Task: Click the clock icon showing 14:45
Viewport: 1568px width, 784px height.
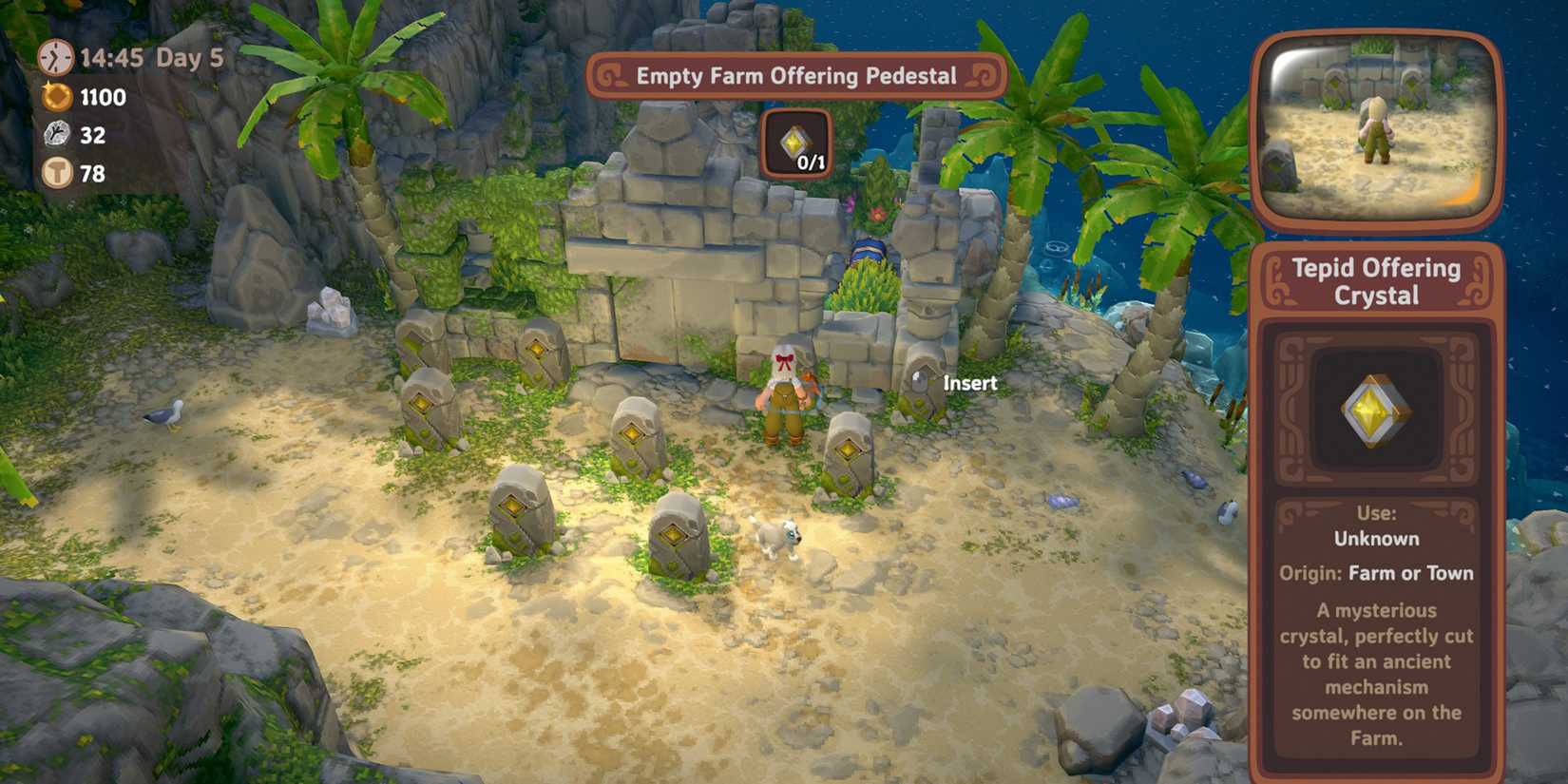Action: (x=55, y=59)
